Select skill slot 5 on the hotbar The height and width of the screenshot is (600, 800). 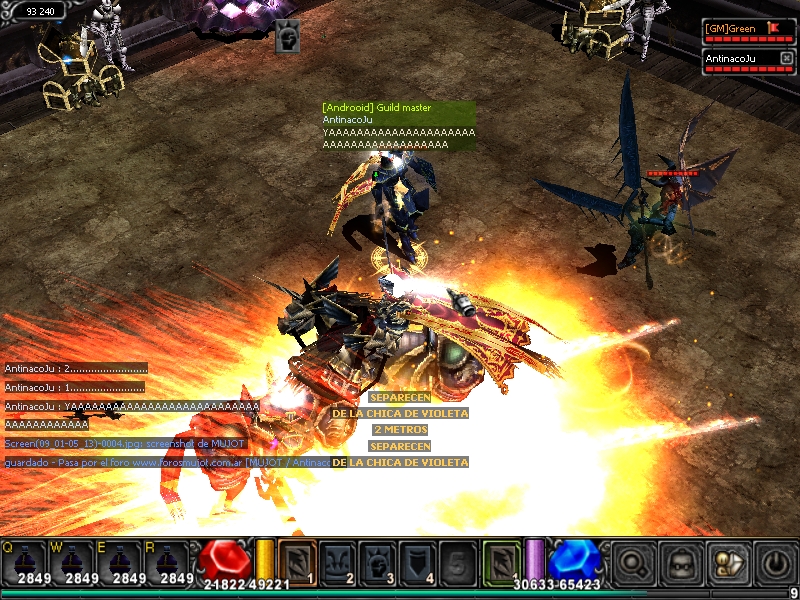[x=457, y=561]
